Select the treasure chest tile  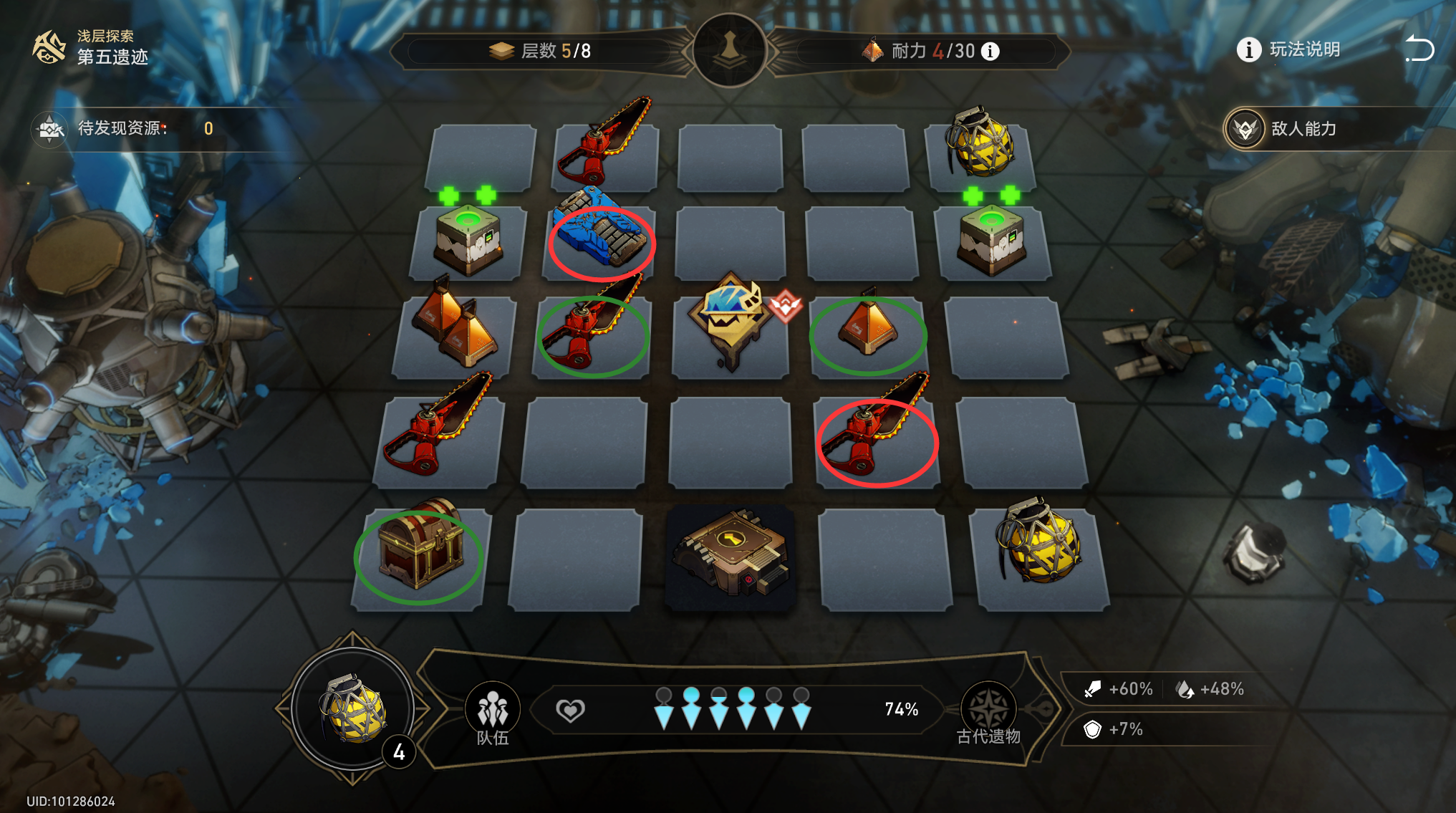[420, 553]
